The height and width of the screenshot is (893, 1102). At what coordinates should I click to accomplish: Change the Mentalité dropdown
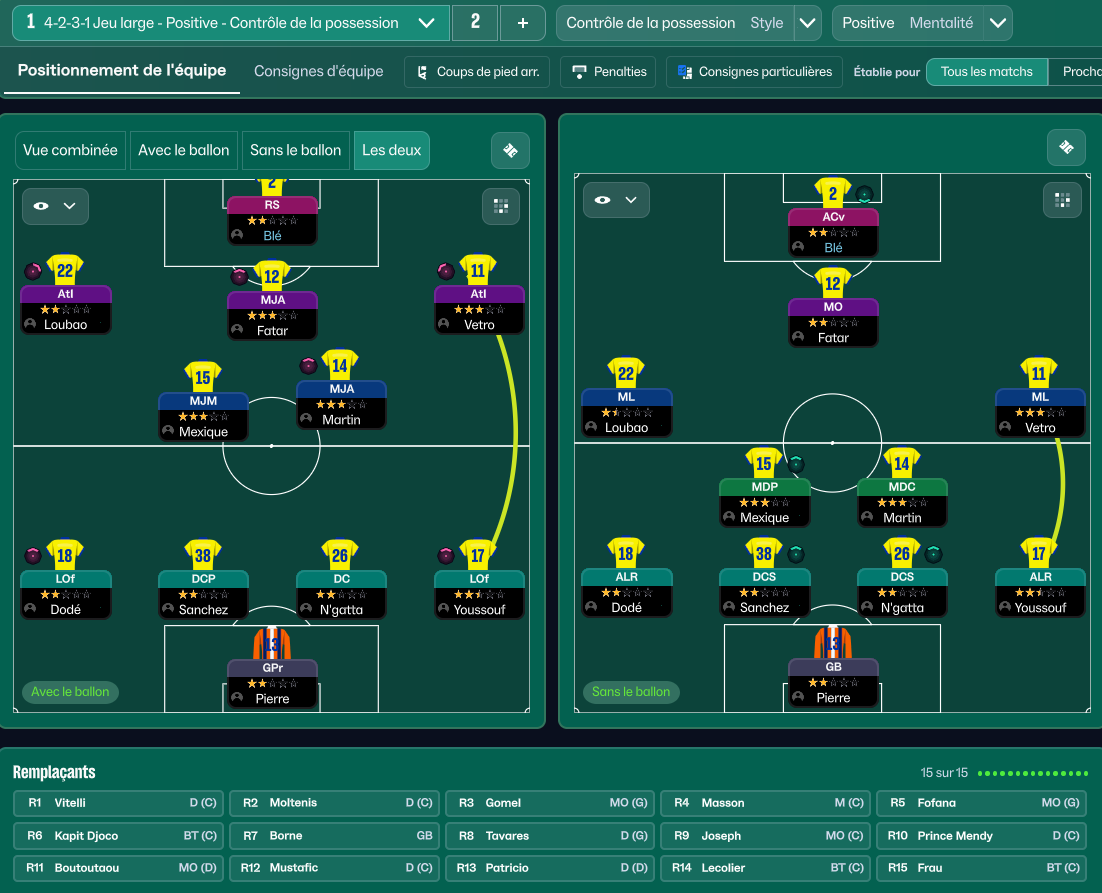click(x=996, y=23)
